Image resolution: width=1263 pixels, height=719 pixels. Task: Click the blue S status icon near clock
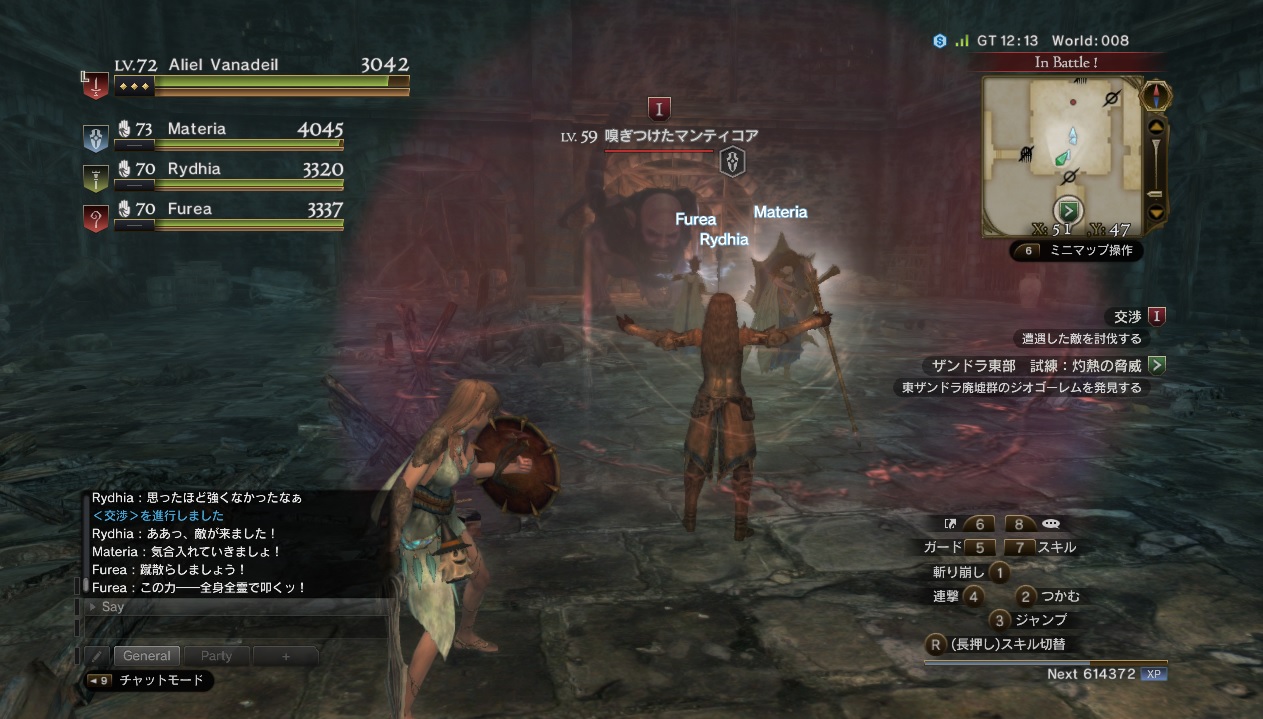point(940,41)
